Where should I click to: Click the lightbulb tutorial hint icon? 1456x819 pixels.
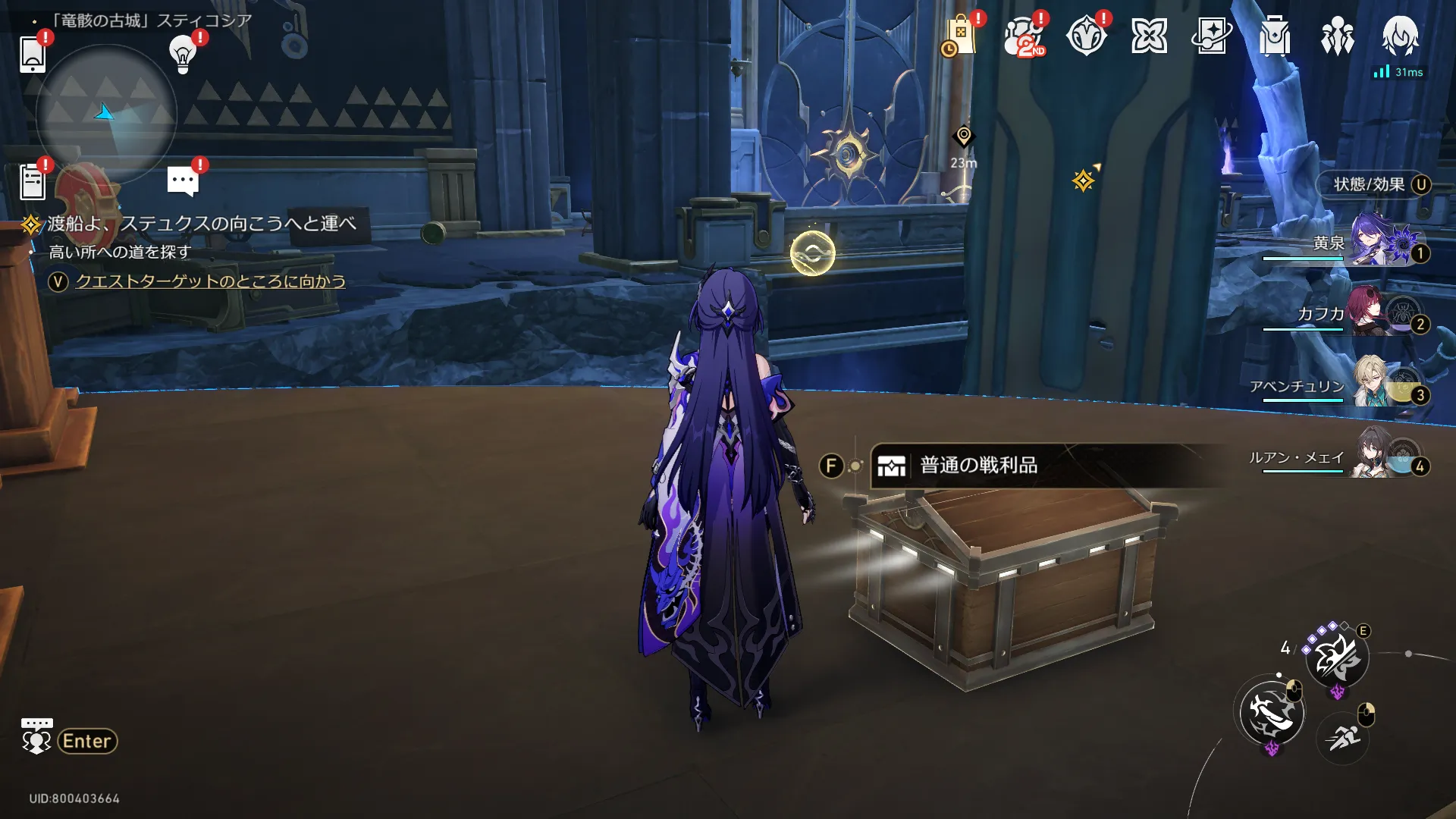(x=183, y=53)
